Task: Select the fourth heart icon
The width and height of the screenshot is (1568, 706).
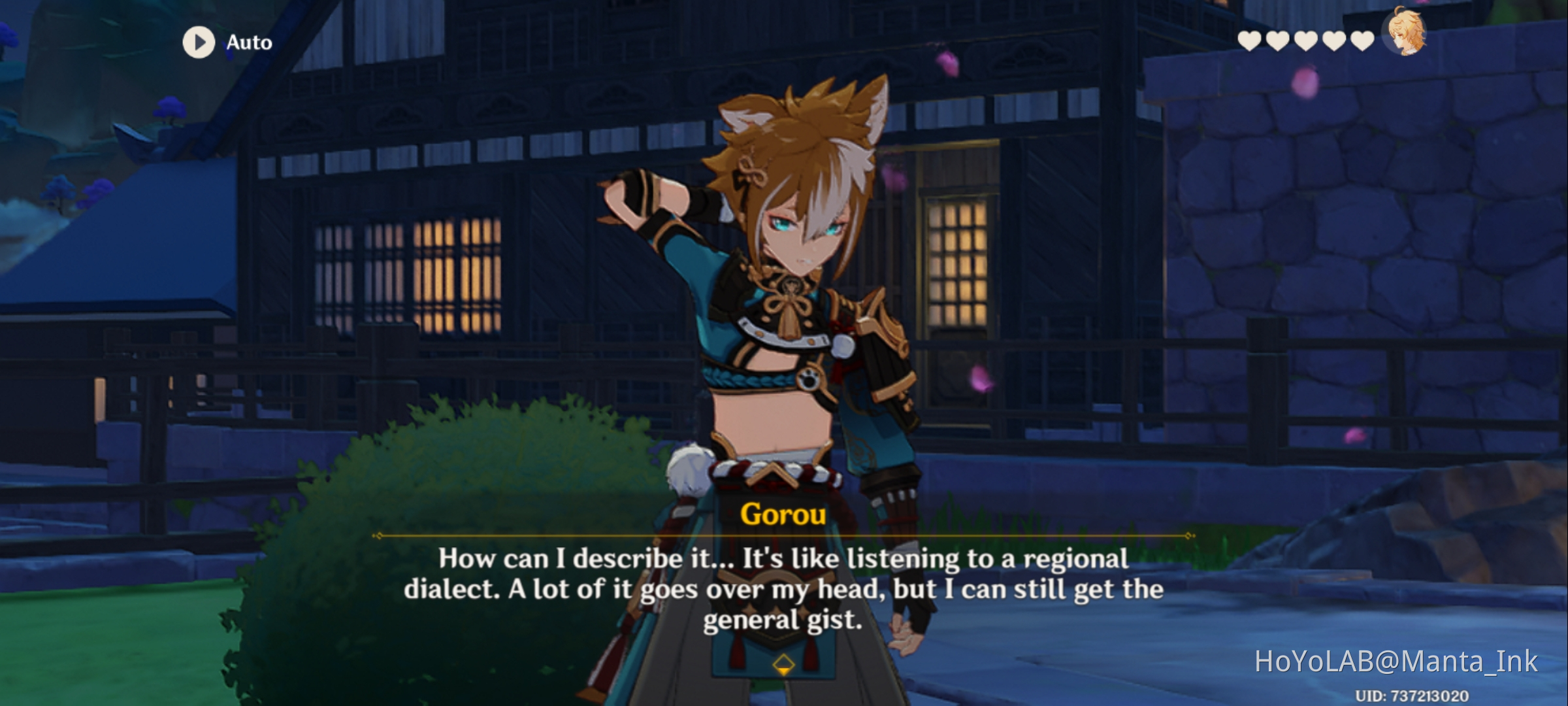Action: [x=1334, y=42]
